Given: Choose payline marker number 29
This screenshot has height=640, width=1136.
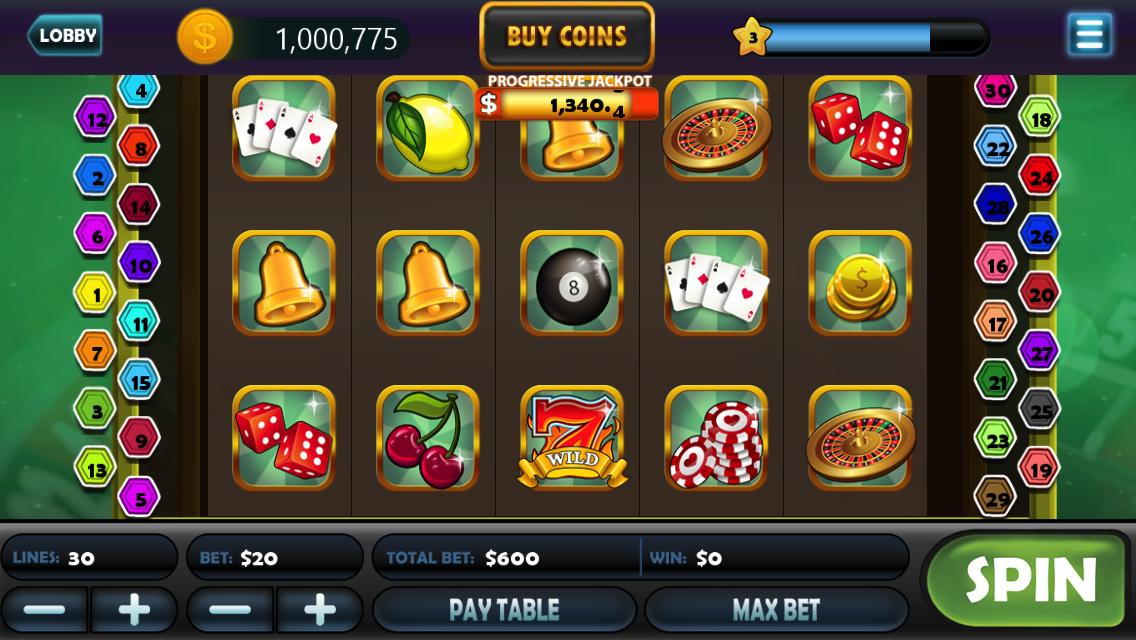Looking at the screenshot, I should click(995, 496).
